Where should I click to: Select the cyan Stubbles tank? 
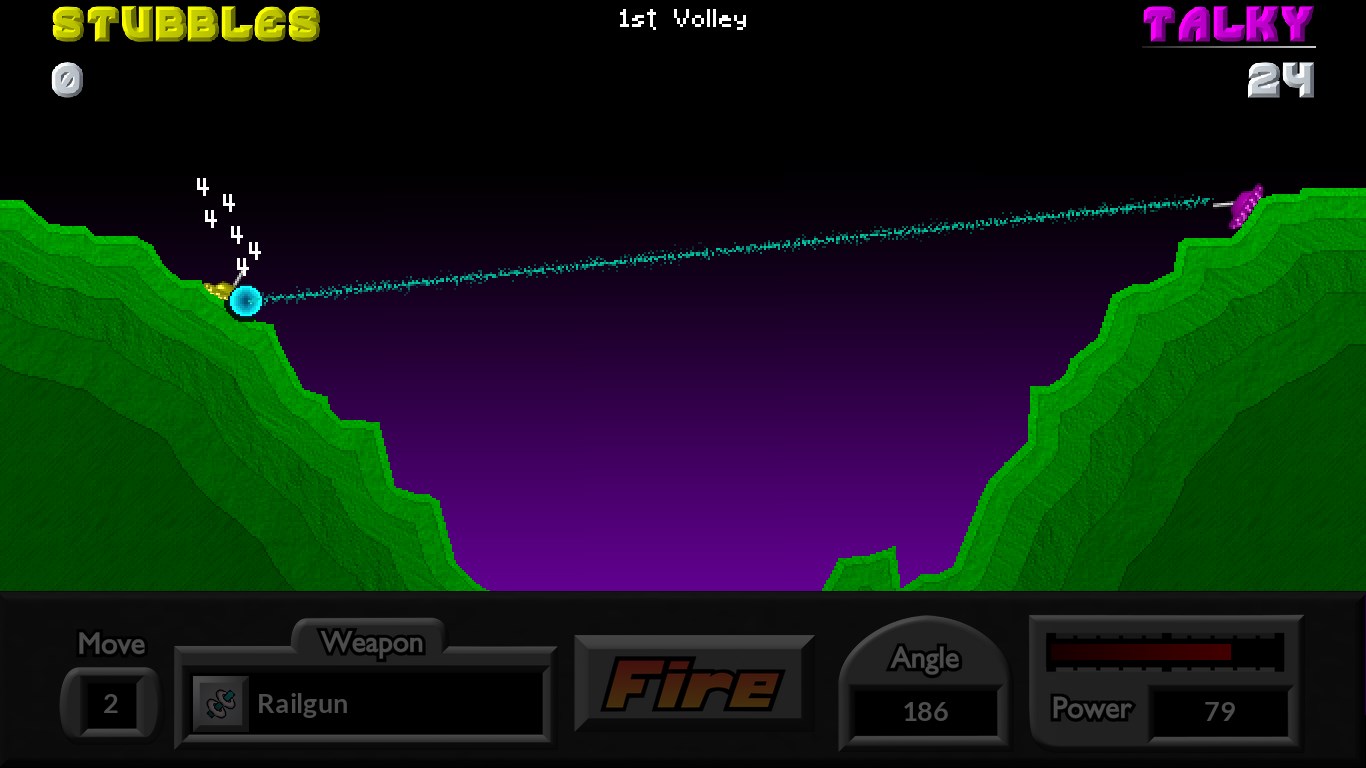[x=246, y=301]
